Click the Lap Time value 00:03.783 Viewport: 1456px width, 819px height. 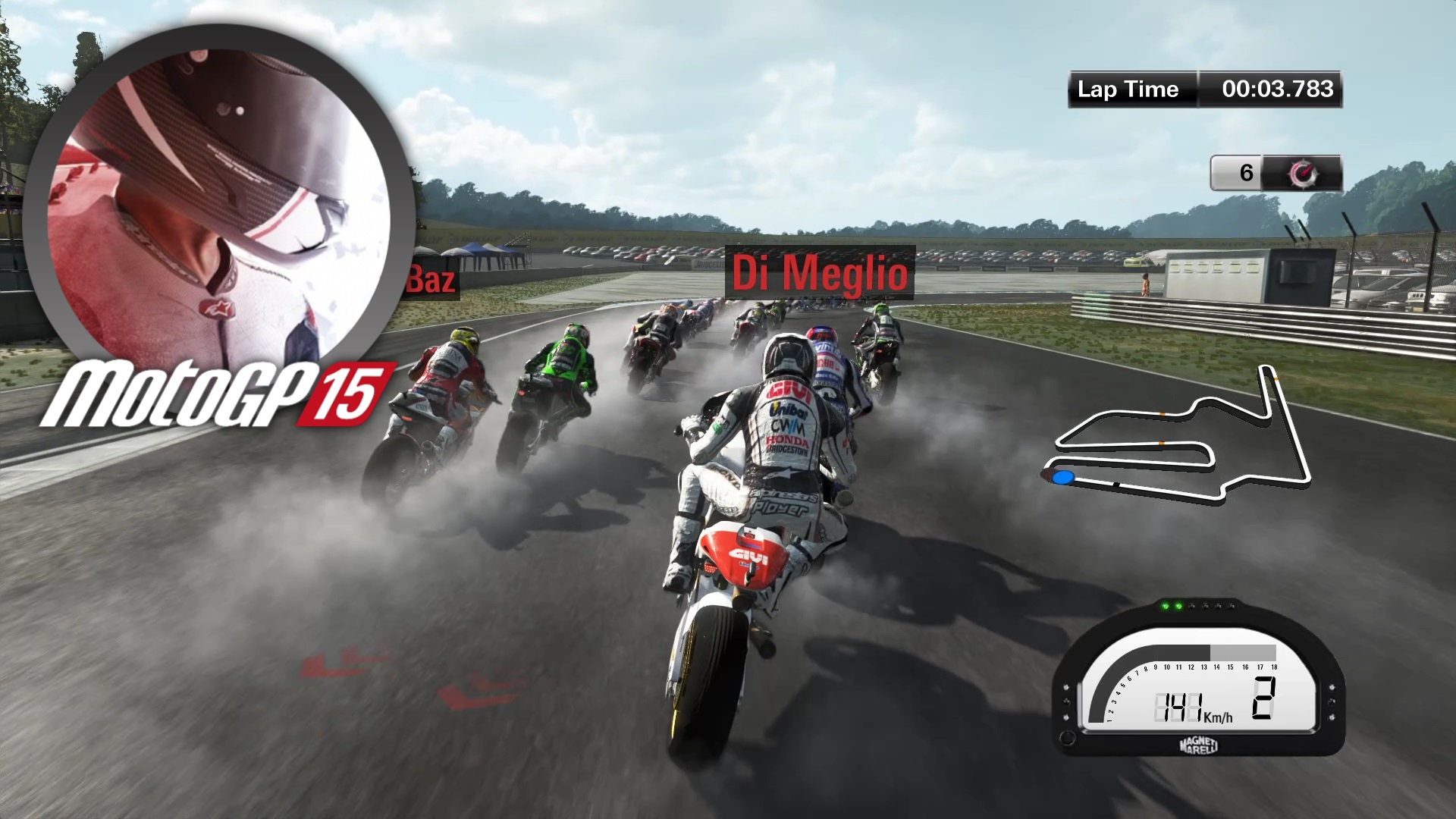pos(1277,89)
